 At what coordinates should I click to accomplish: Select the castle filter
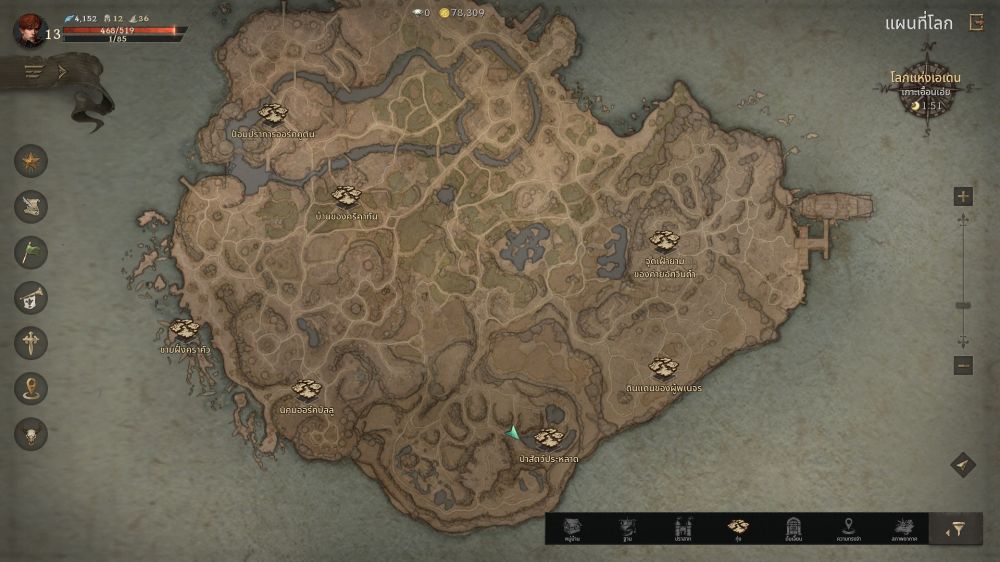pos(684,529)
